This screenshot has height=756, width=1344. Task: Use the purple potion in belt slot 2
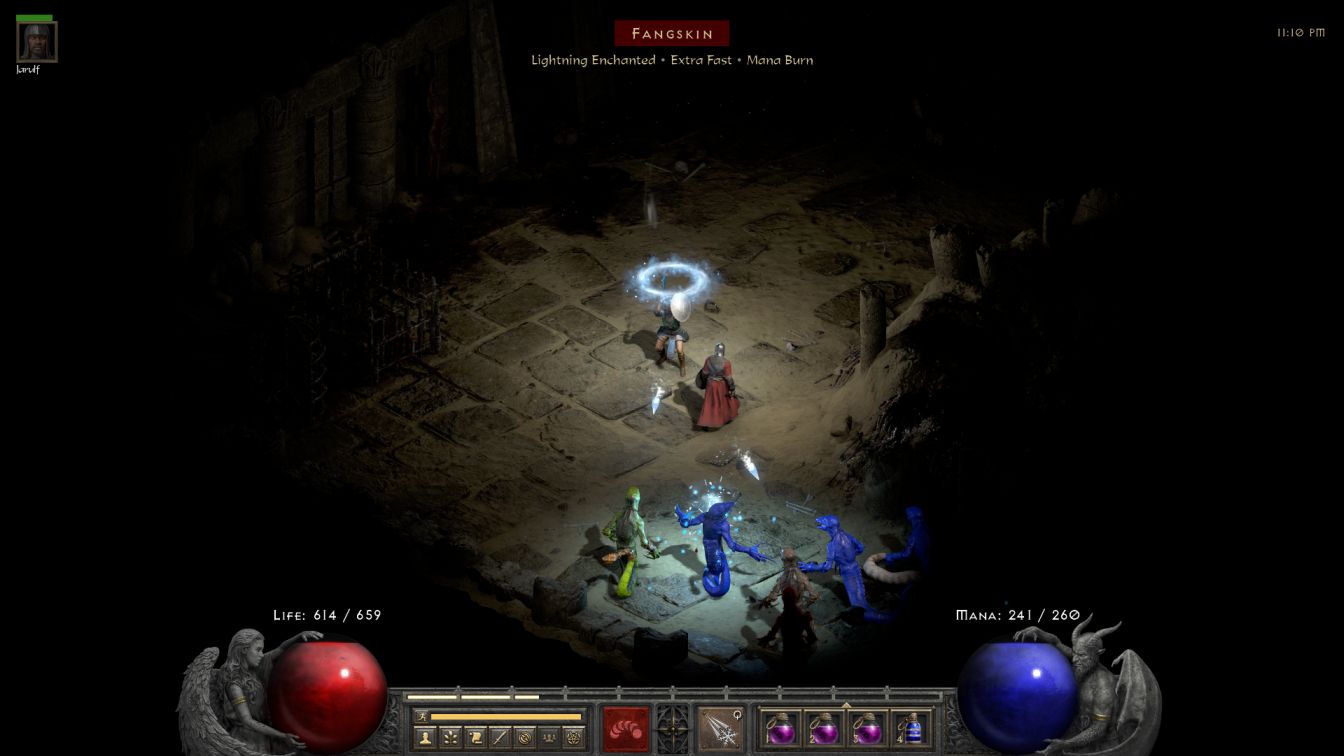pyautogui.click(x=824, y=728)
